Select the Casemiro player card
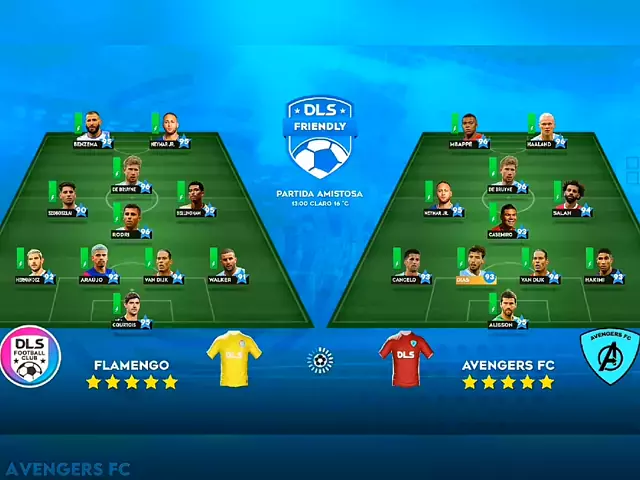 coord(507,220)
